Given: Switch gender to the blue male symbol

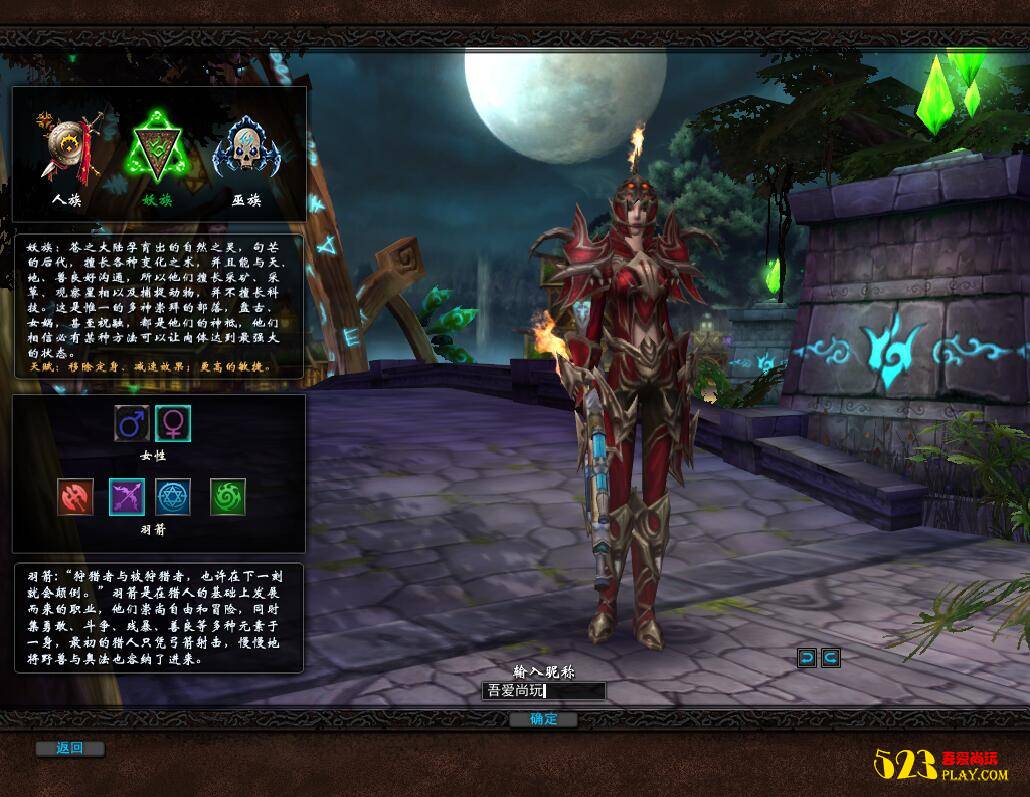Looking at the screenshot, I should coord(132,424).
